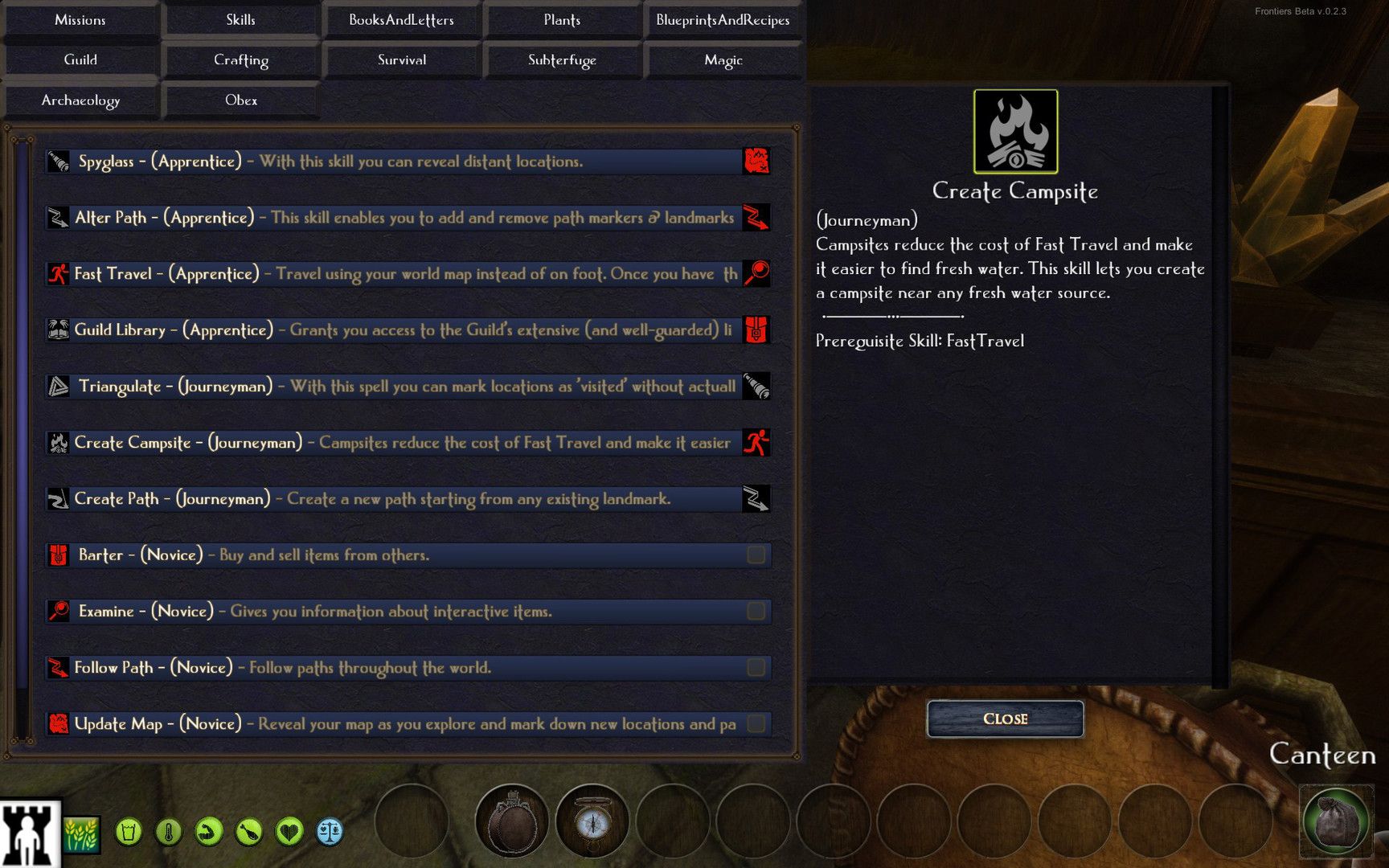Close the skill log panel
Image resolution: width=1389 pixels, height=868 pixels.
(x=1005, y=719)
